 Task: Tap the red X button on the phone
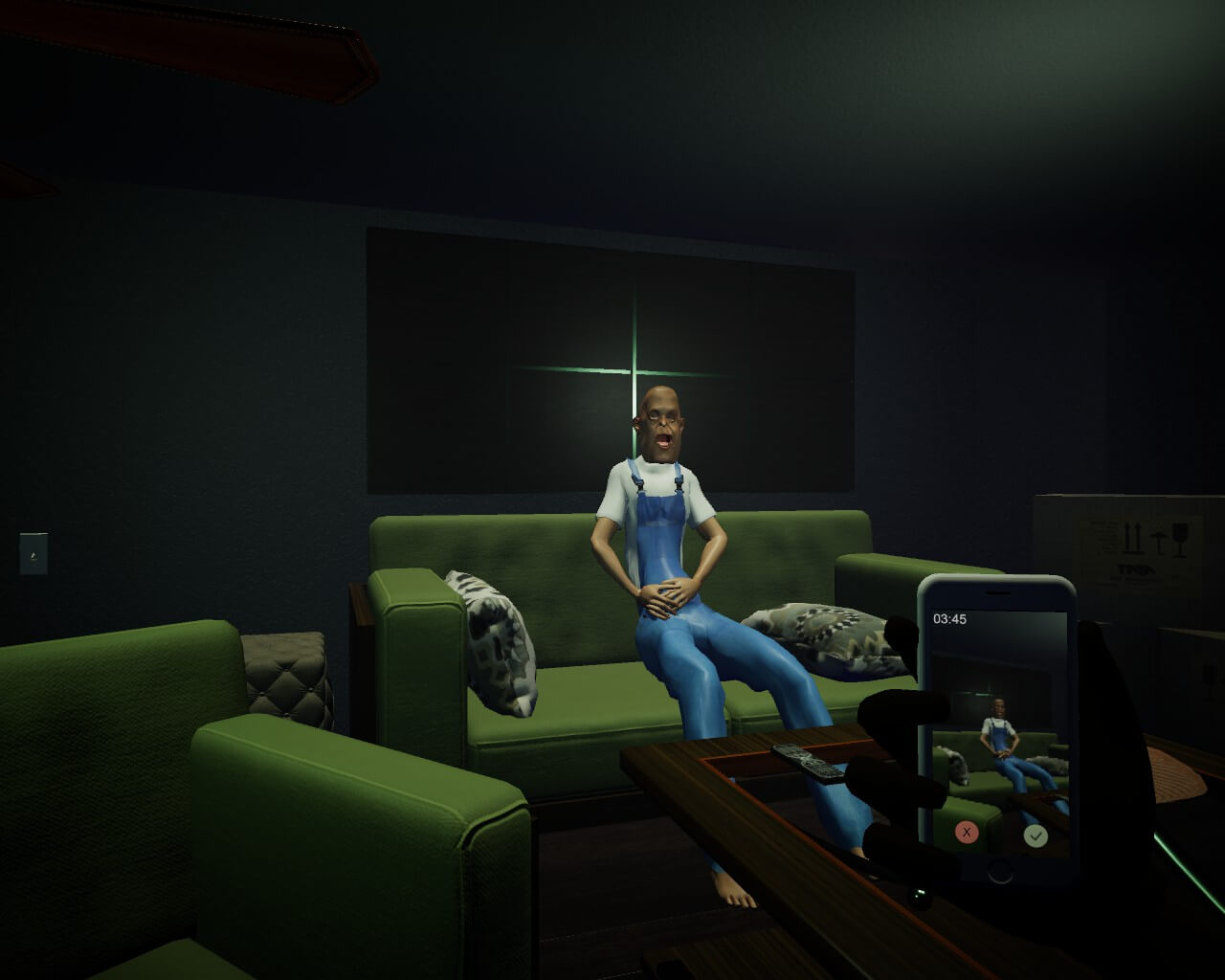point(967,833)
